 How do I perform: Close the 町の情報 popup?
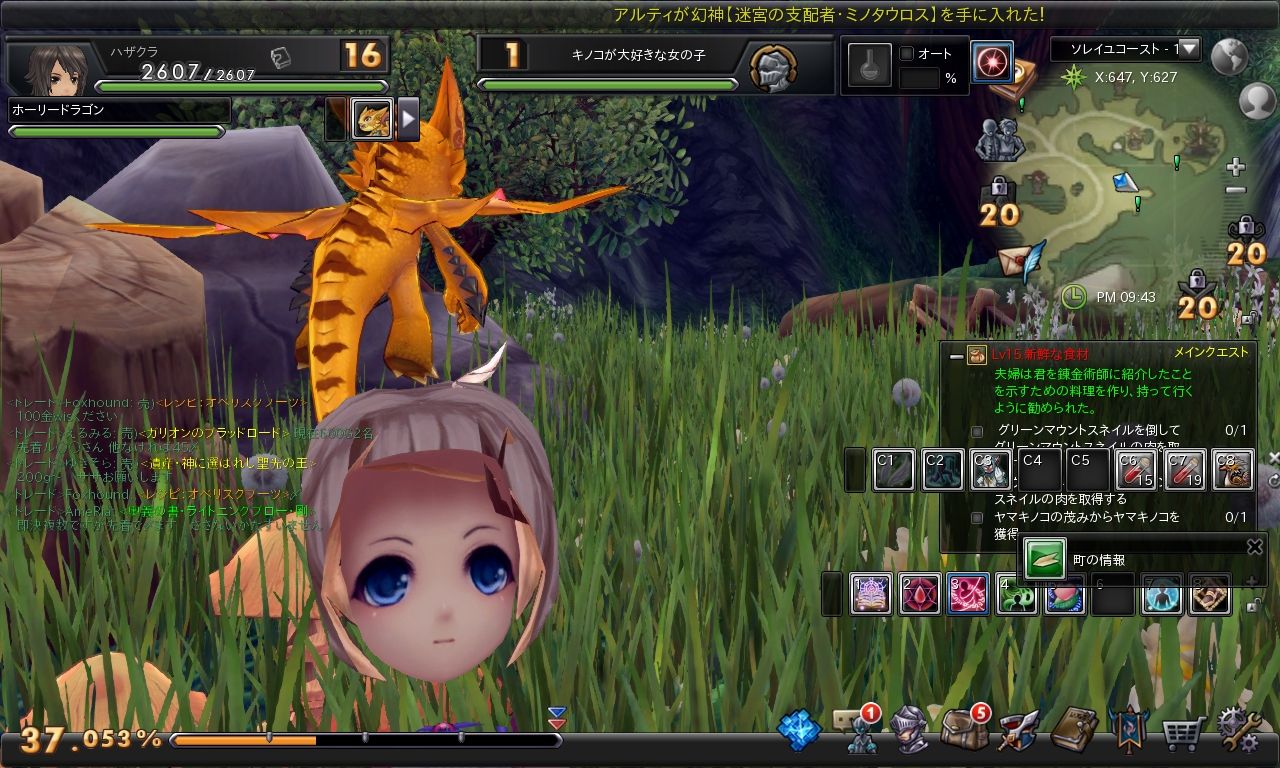coord(1255,546)
